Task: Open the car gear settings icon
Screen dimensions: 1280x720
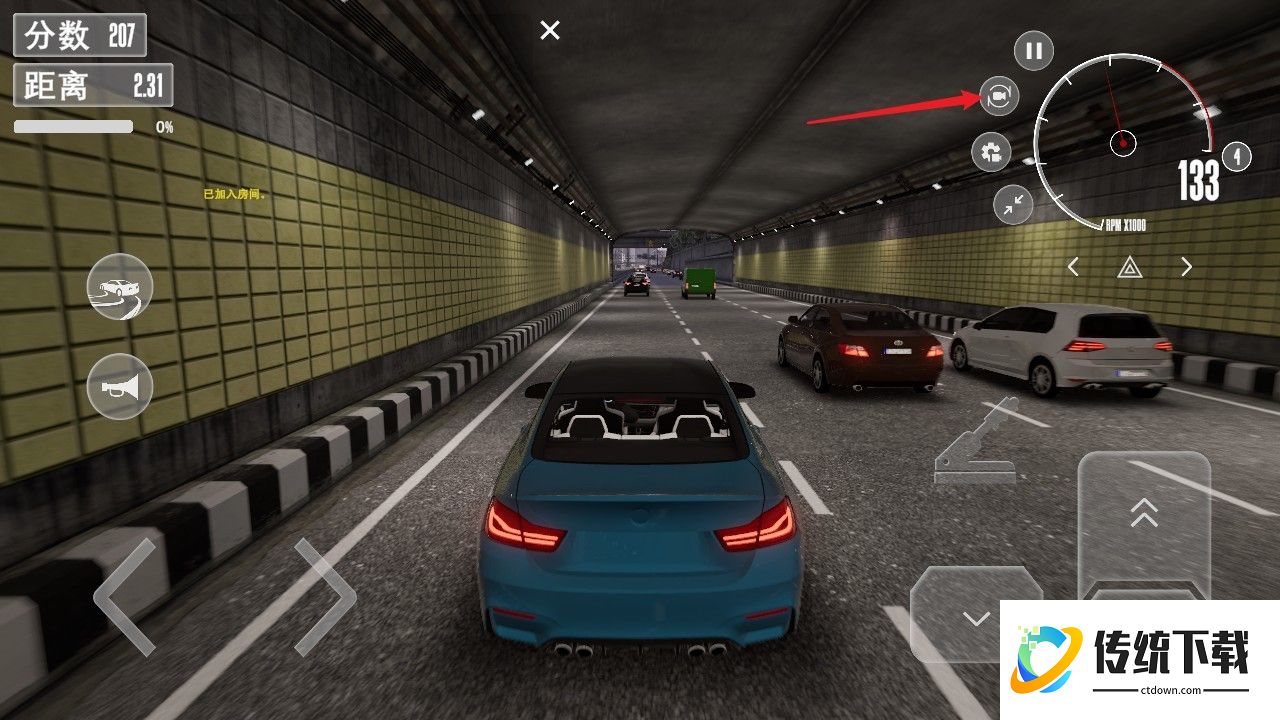Action: tap(991, 152)
